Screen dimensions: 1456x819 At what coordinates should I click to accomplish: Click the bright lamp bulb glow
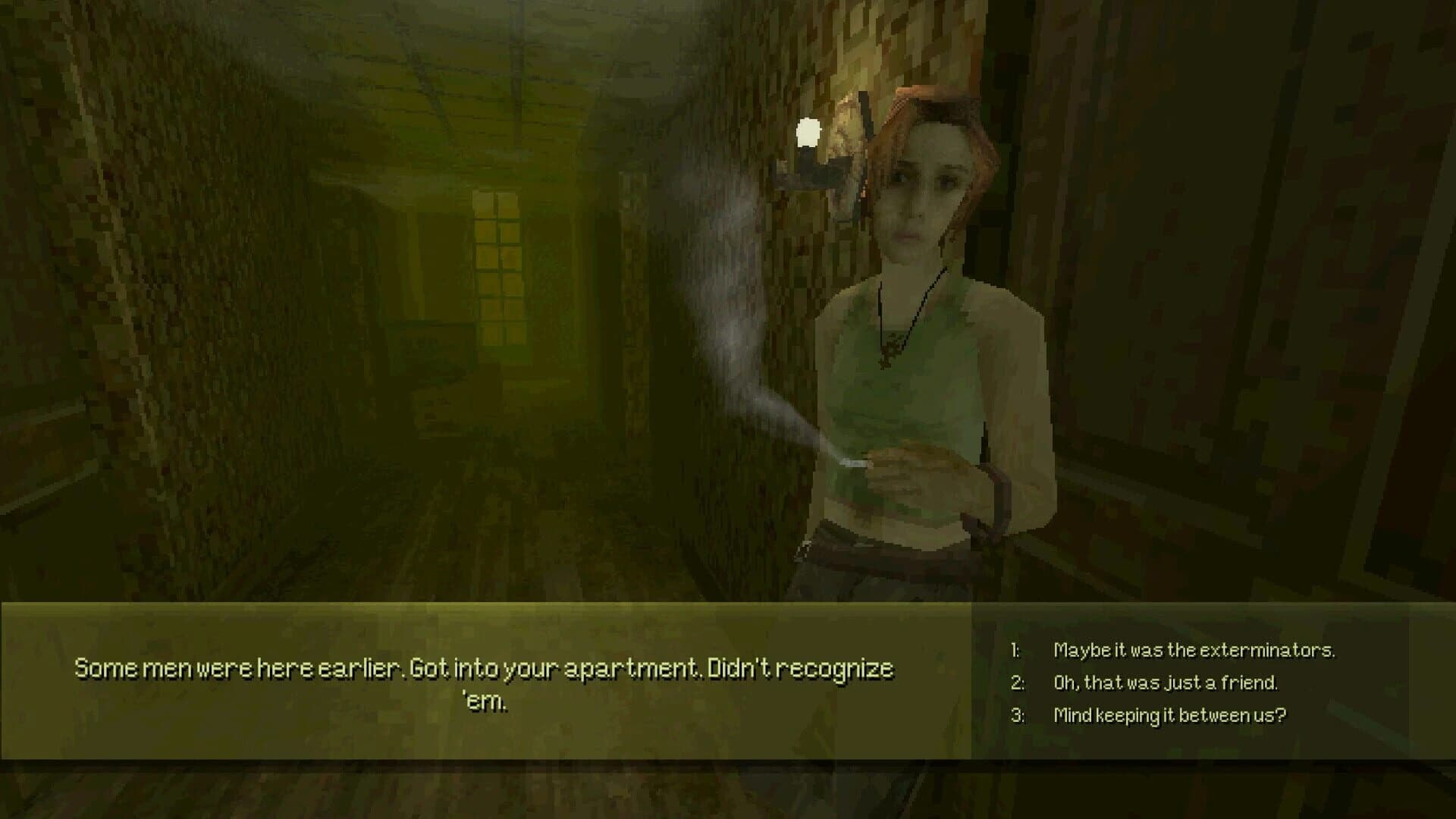click(808, 133)
